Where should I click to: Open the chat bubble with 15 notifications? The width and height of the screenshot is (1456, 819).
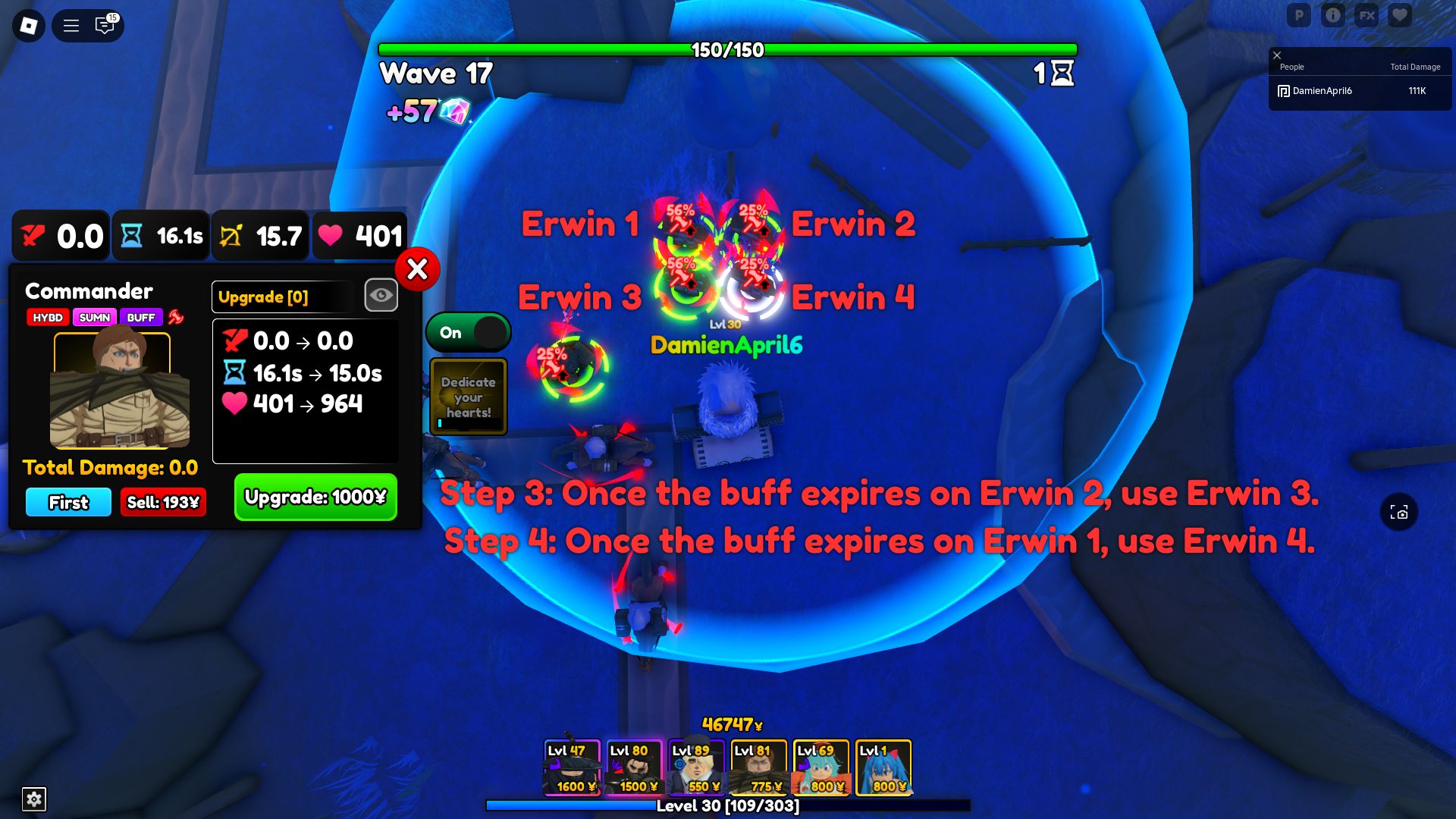(x=104, y=25)
